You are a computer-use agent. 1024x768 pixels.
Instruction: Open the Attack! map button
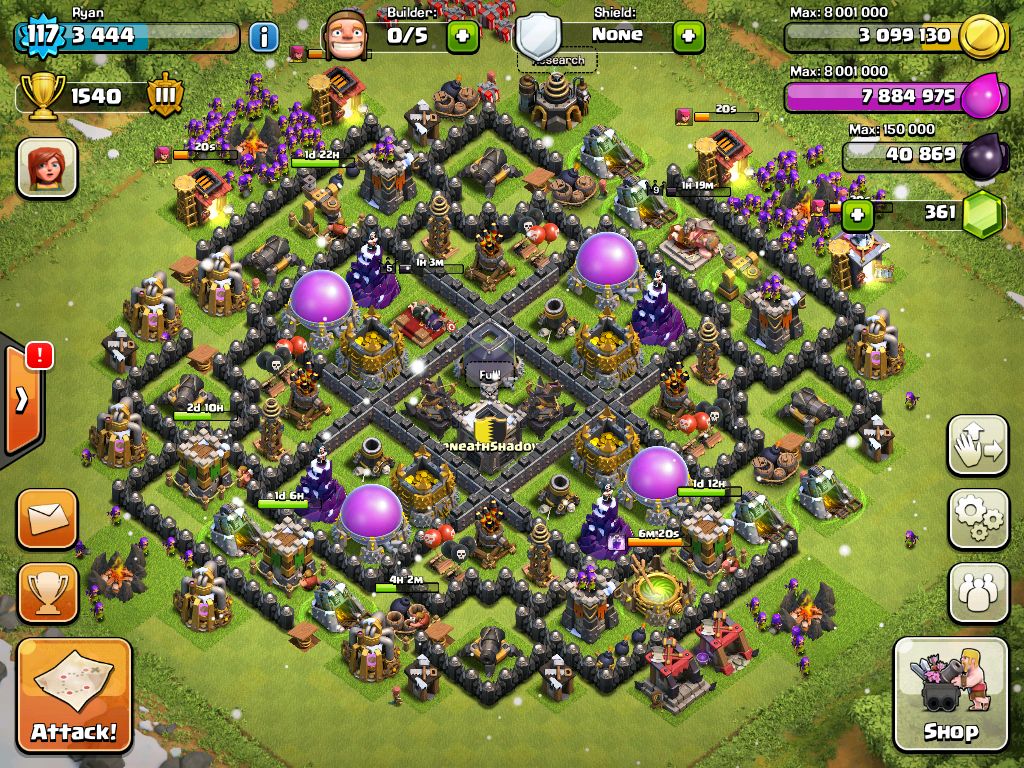click(x=74, y=696)
